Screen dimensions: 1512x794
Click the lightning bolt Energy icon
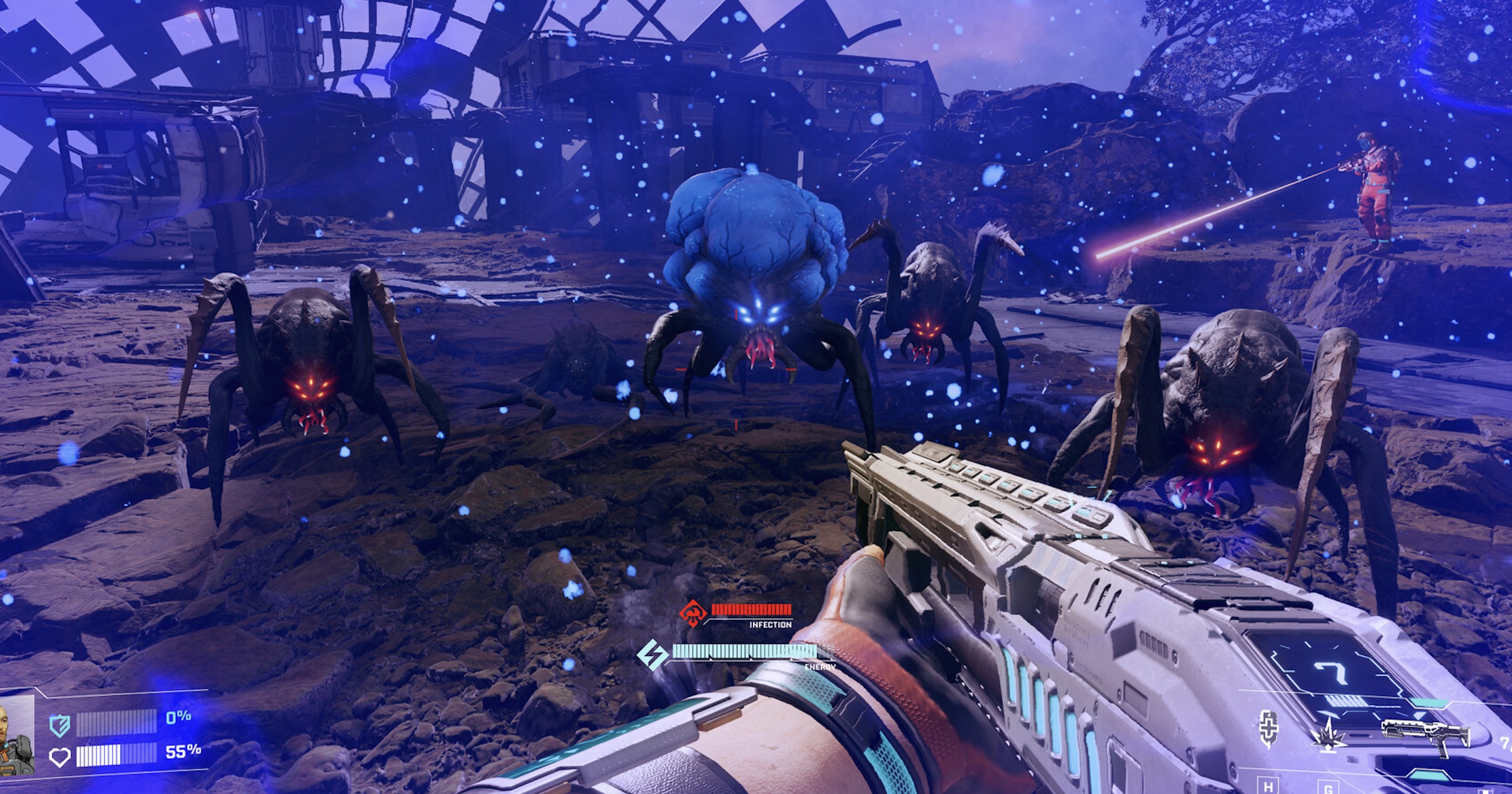(652, 654)
